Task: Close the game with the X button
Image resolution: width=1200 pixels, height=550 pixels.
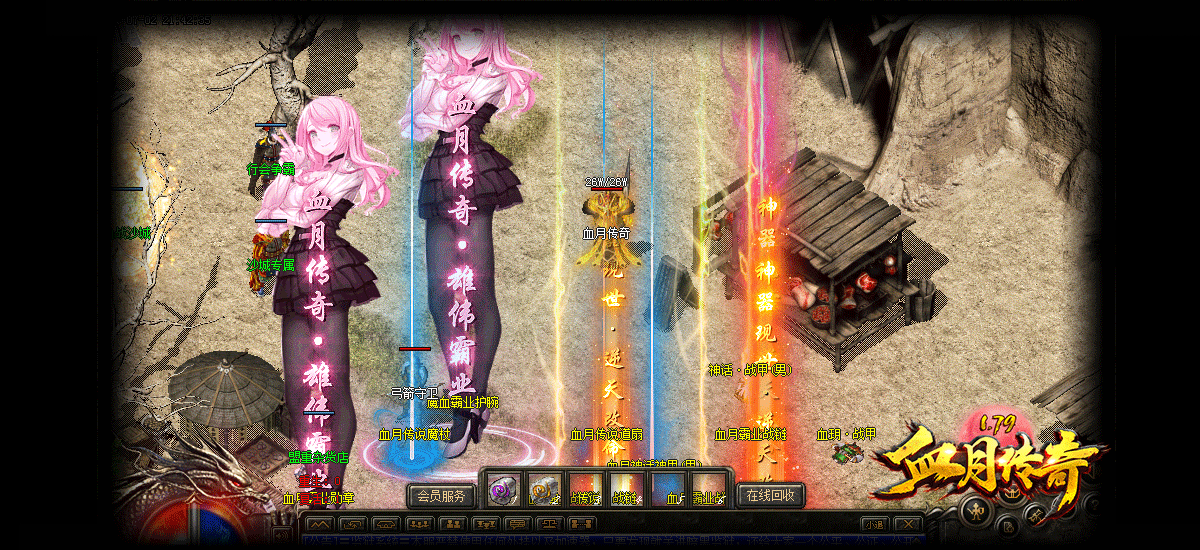Action: (x=907, y=524)
